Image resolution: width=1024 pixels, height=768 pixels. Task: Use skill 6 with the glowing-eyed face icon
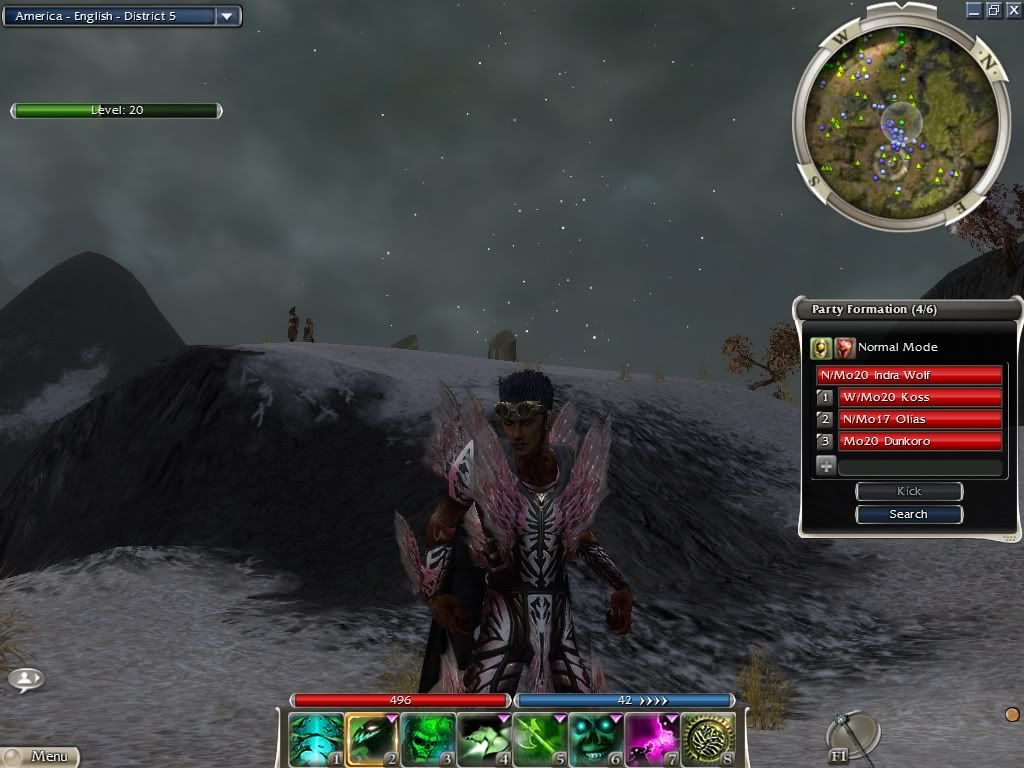pos(595,739)
